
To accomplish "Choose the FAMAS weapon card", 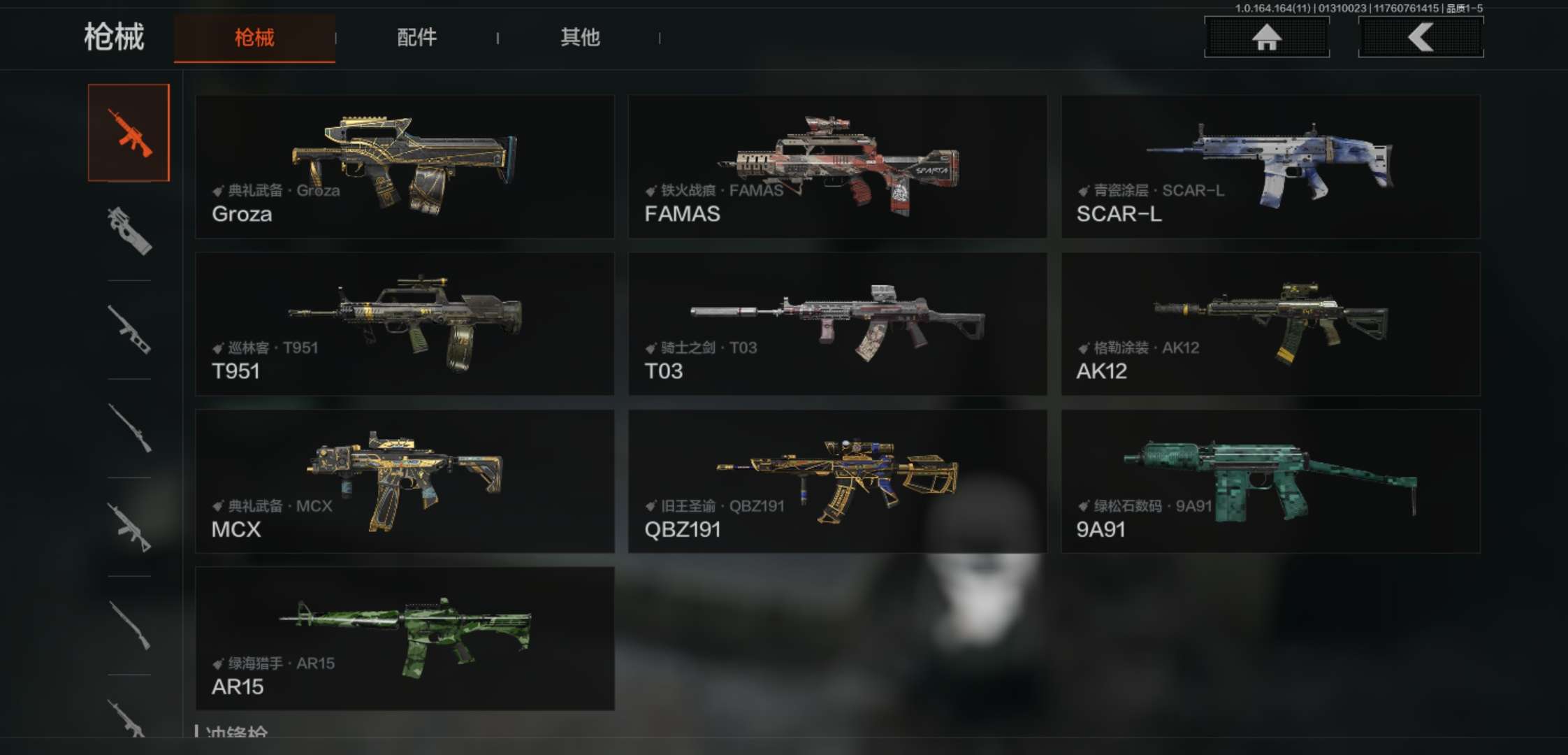I will (837, 167).
